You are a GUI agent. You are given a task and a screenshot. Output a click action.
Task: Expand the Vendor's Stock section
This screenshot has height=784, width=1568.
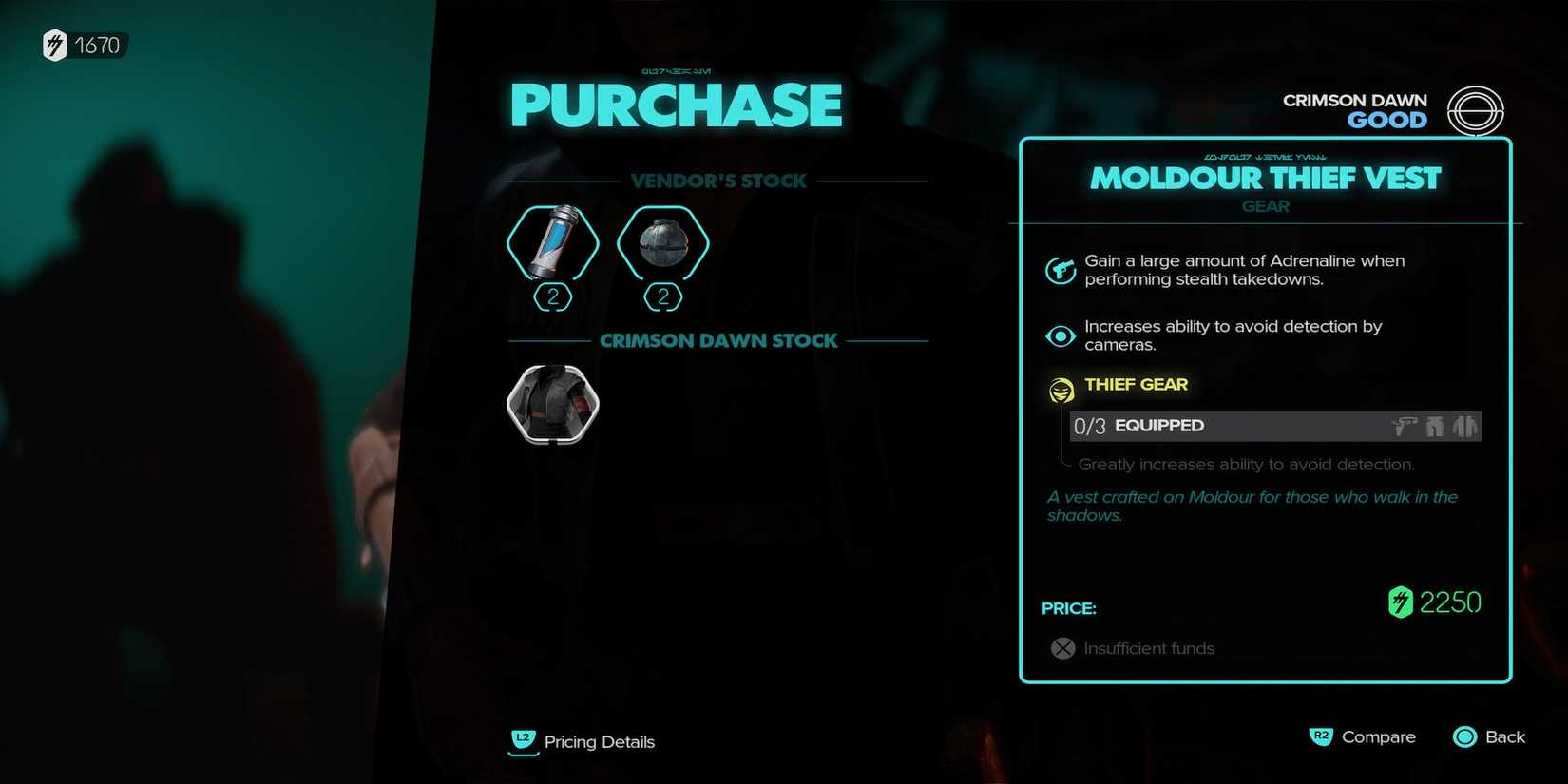[x=719, y=181]
